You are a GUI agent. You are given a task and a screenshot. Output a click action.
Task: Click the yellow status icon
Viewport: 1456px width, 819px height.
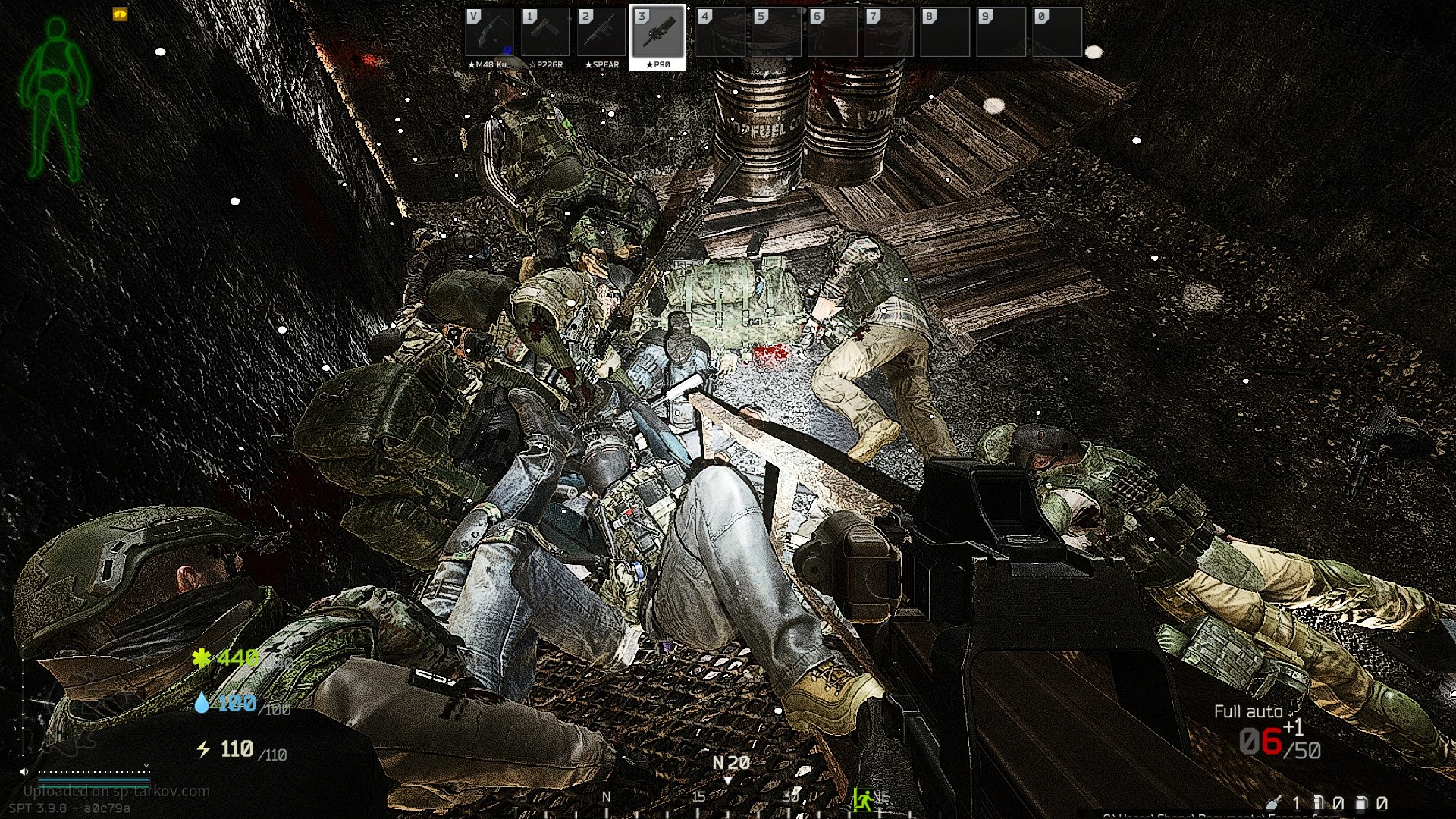click(x=120, y=14)
